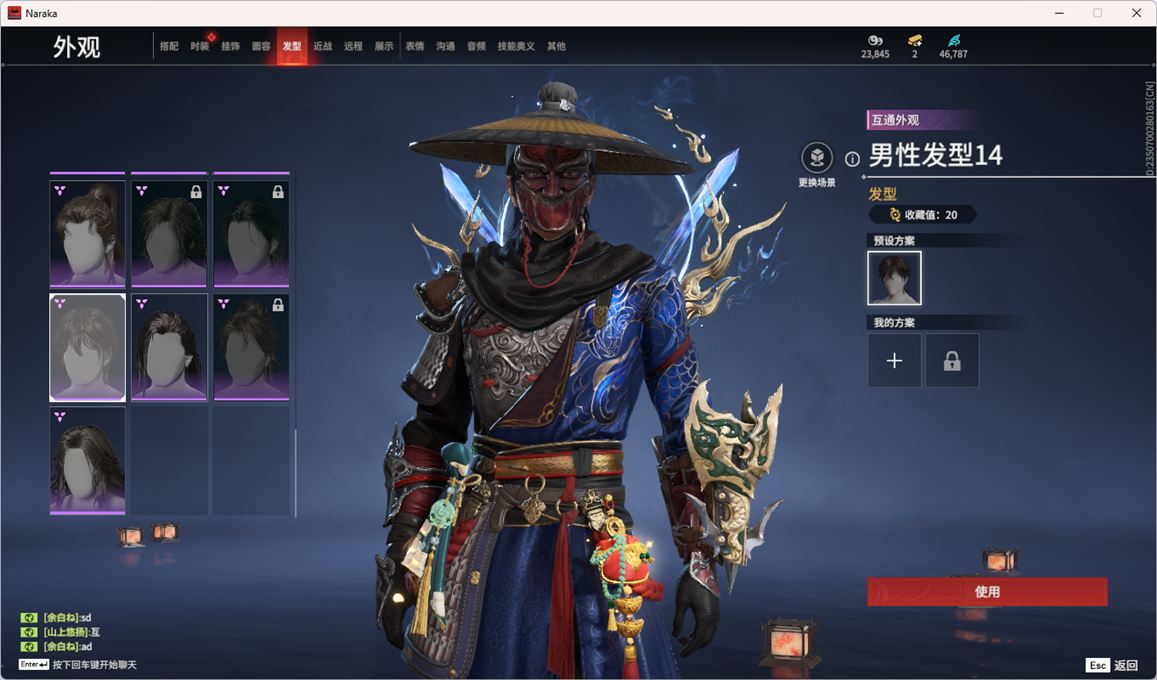Apply the hairstyle with the red 使用 button

coord(987,591)
